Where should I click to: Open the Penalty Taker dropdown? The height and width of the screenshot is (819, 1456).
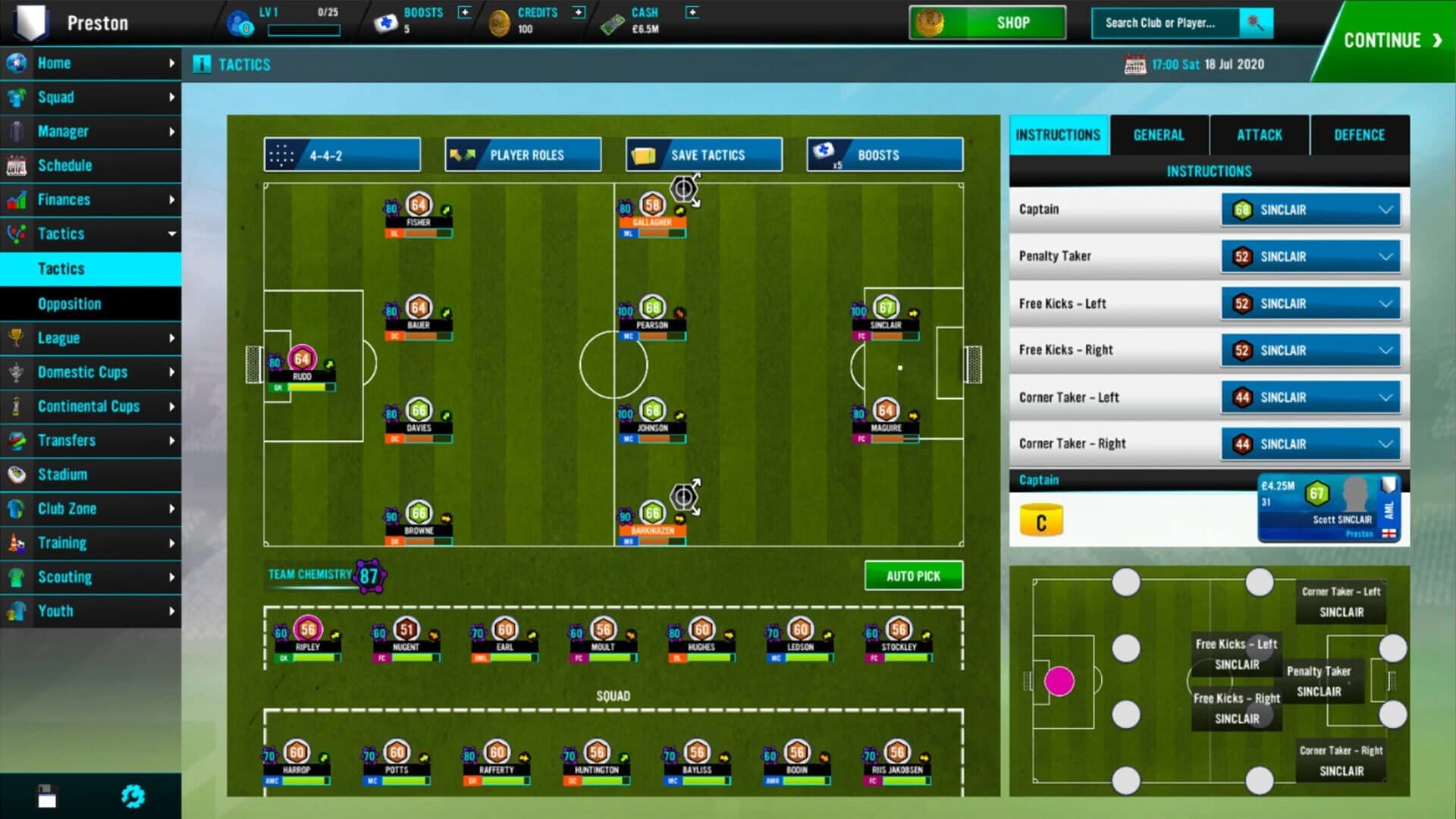(x=1310, y=256)
